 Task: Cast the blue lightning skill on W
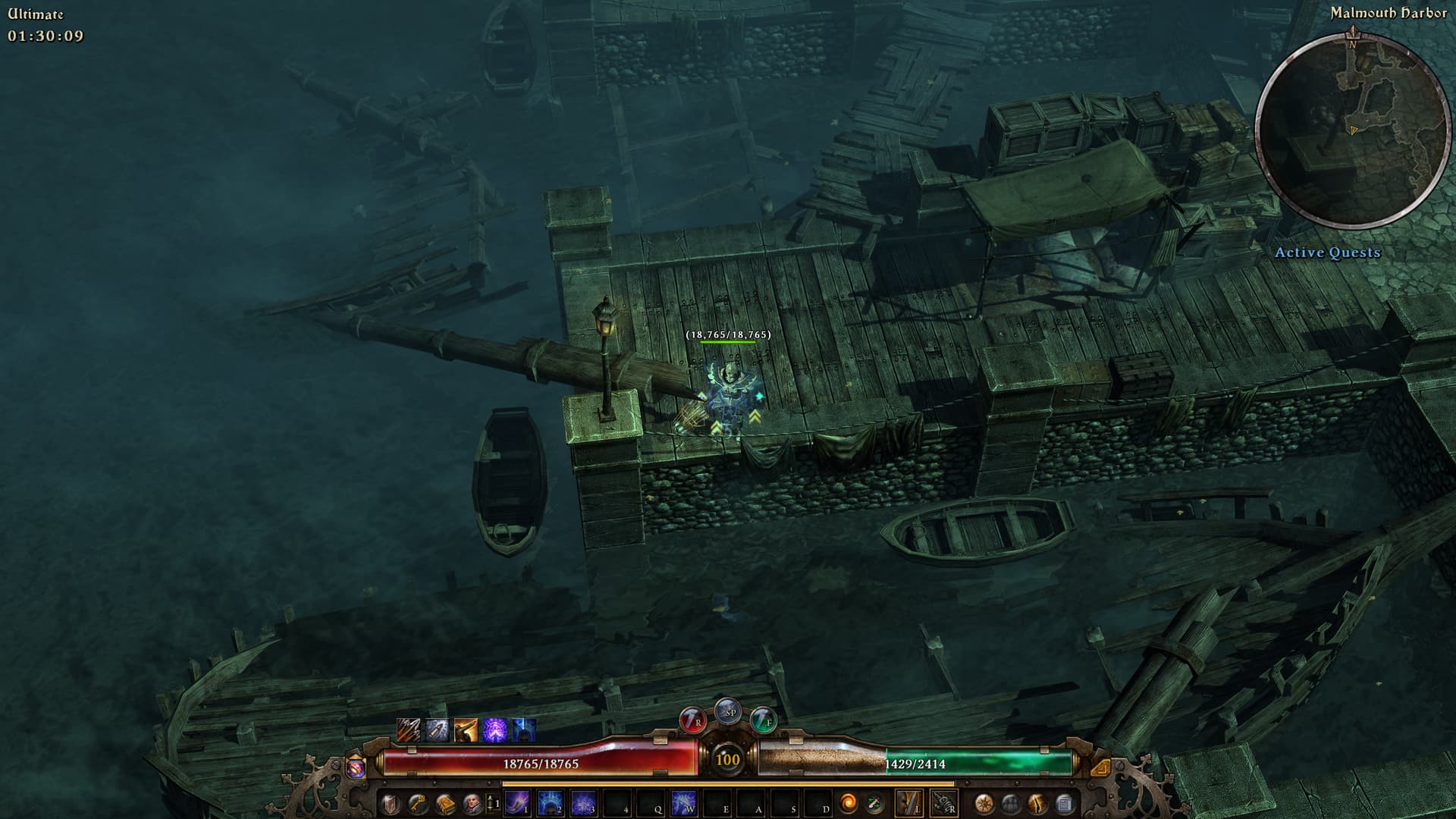(x=683, y=803)
